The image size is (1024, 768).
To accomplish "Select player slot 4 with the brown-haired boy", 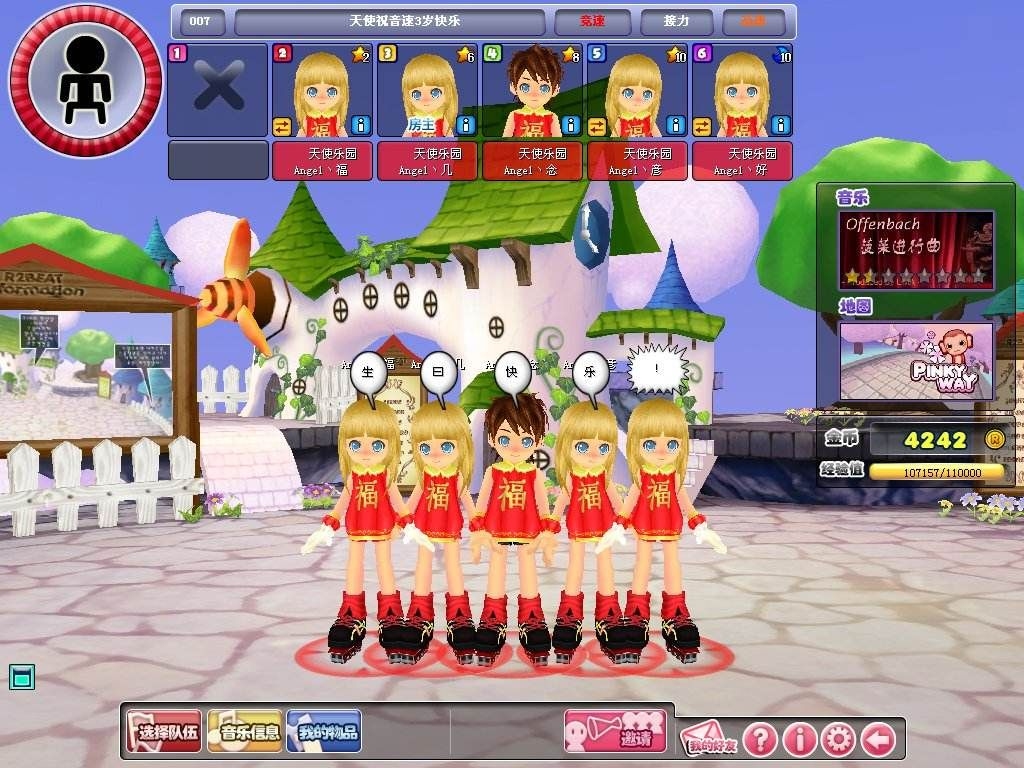I will point(531,90).
